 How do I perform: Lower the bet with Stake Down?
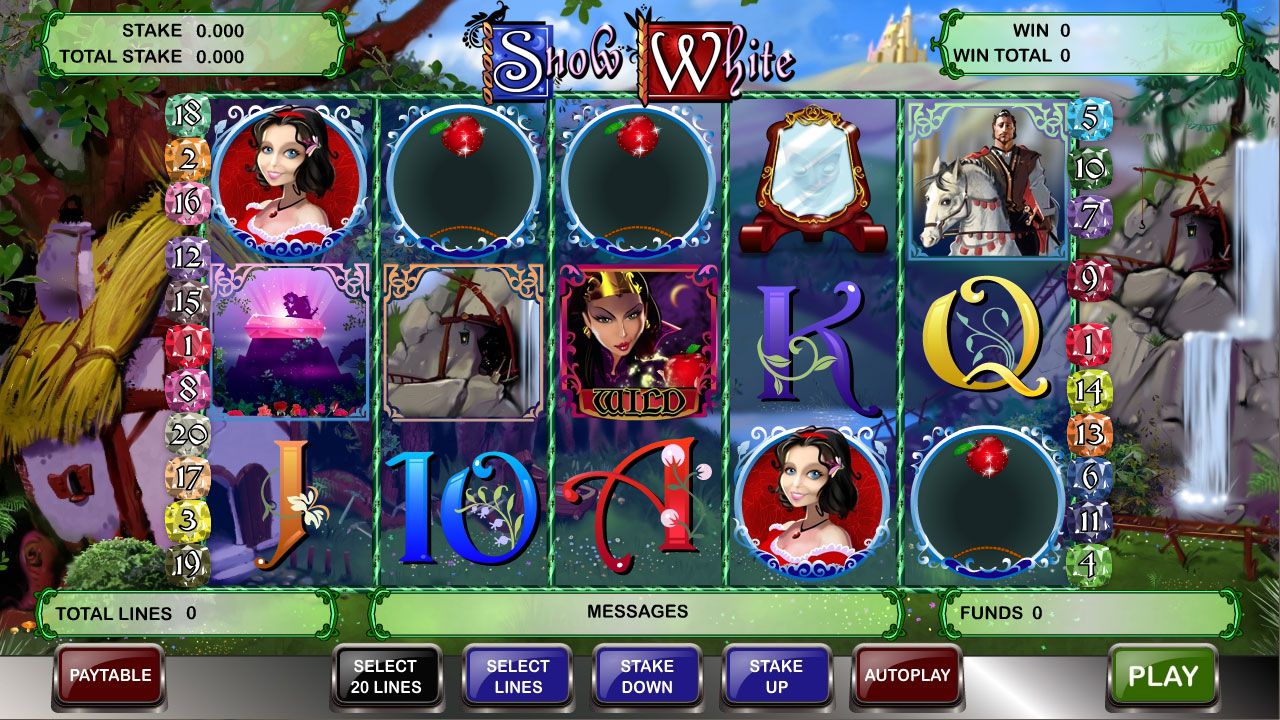coord(647,677)
